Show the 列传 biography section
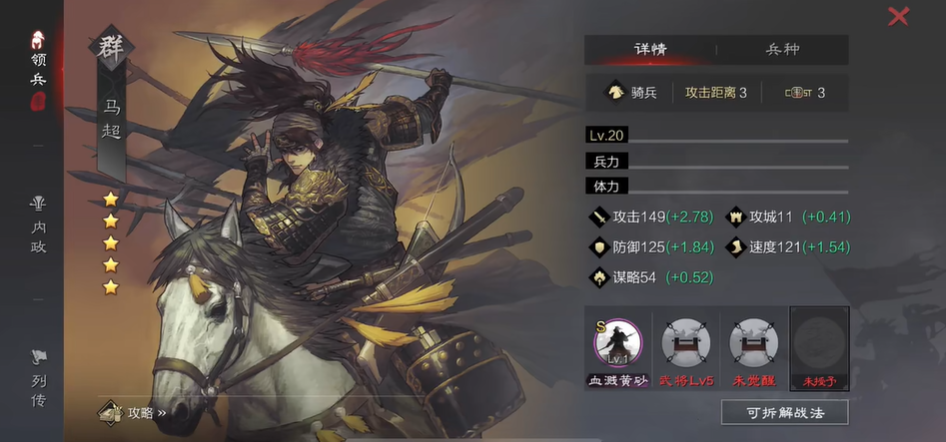This screenshot has width=946, height=442. click(x=38, y=378)
